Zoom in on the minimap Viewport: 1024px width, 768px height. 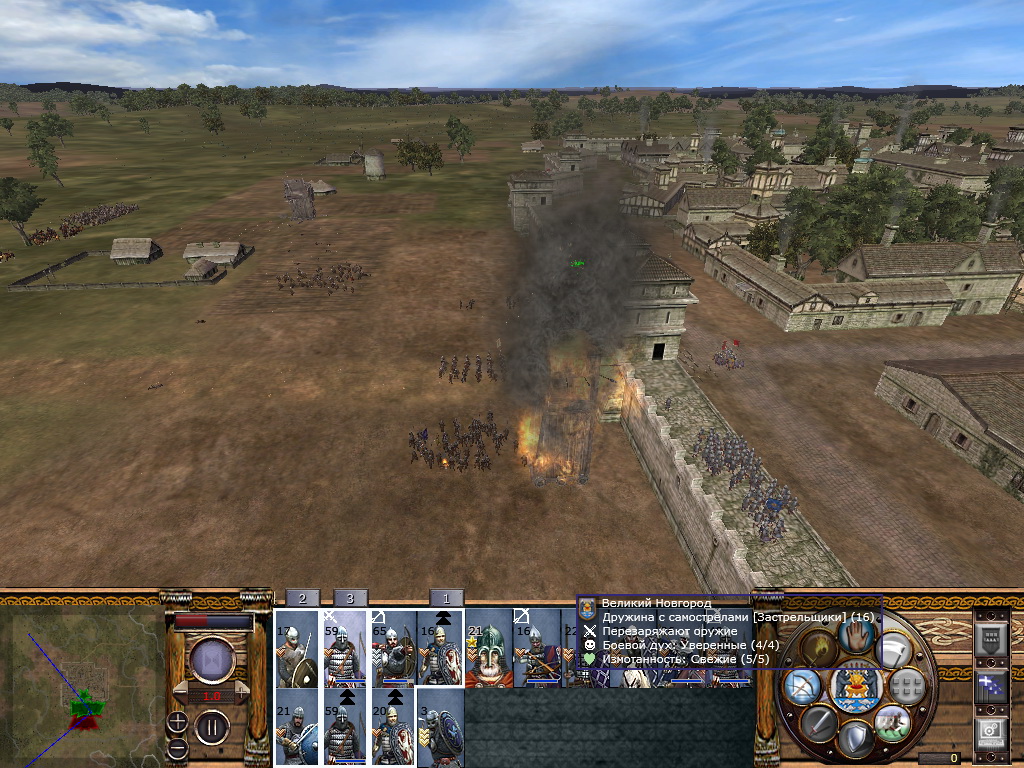pyautogui.click(x=177, y=720)
